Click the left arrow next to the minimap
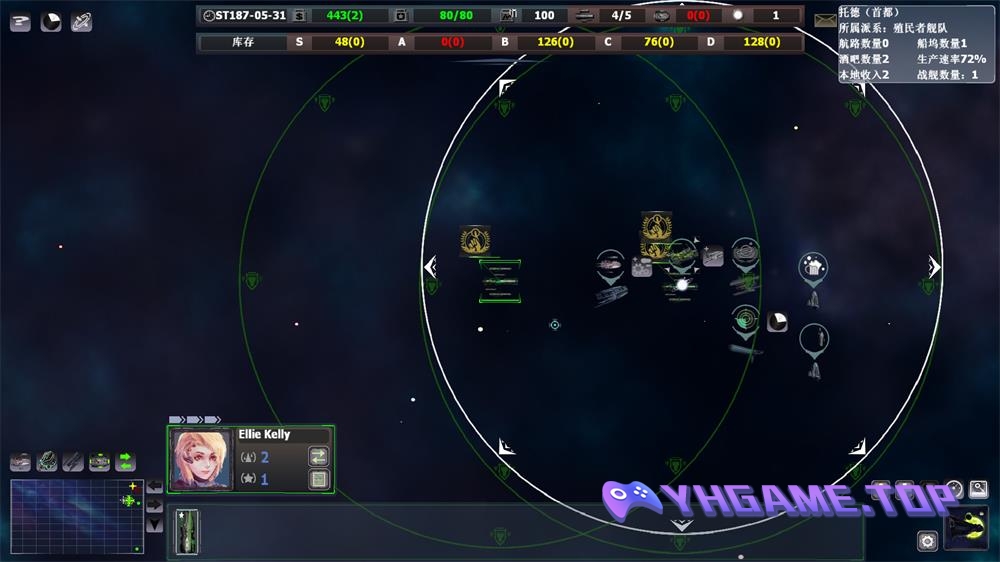This screenshot has height=562, width=1000. tap(155, 486)
